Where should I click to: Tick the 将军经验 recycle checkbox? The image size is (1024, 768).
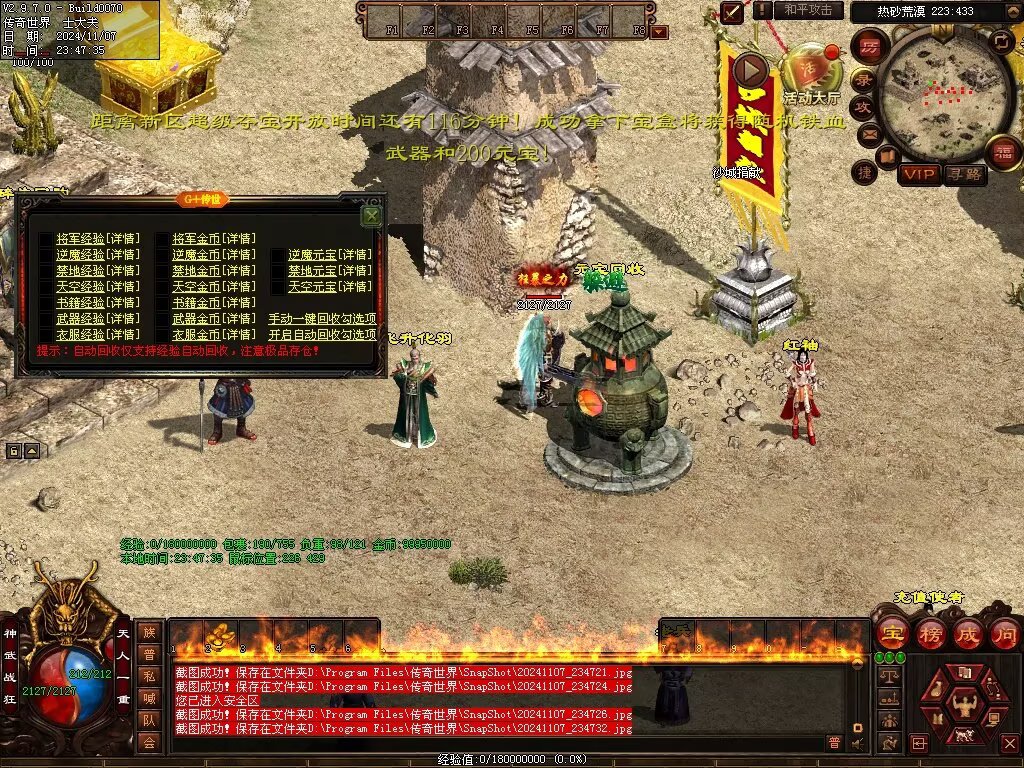pos(46,239)
